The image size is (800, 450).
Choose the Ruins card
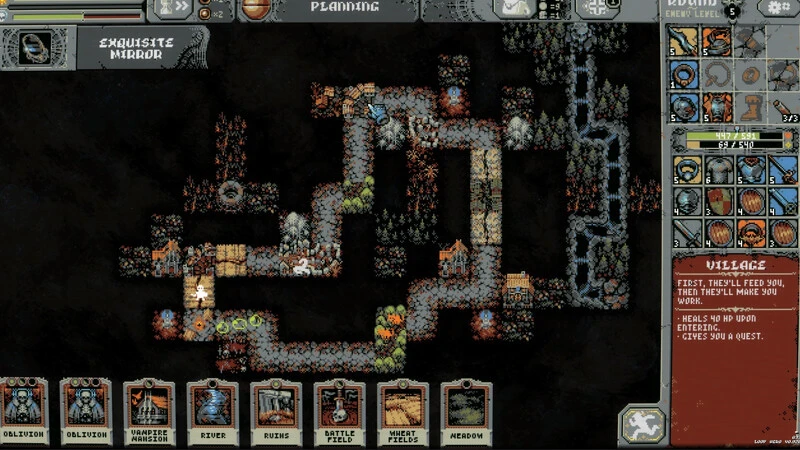pos(275,410)
